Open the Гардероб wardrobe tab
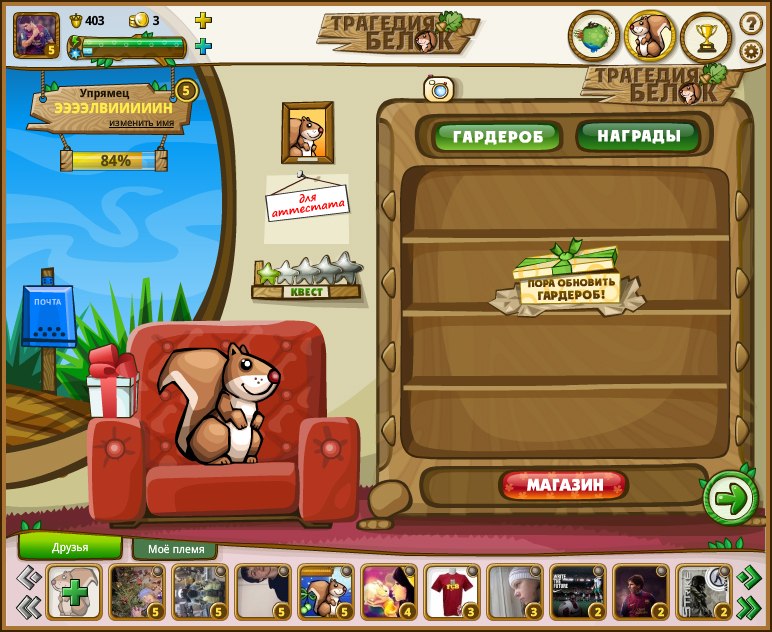 [497, 136]
